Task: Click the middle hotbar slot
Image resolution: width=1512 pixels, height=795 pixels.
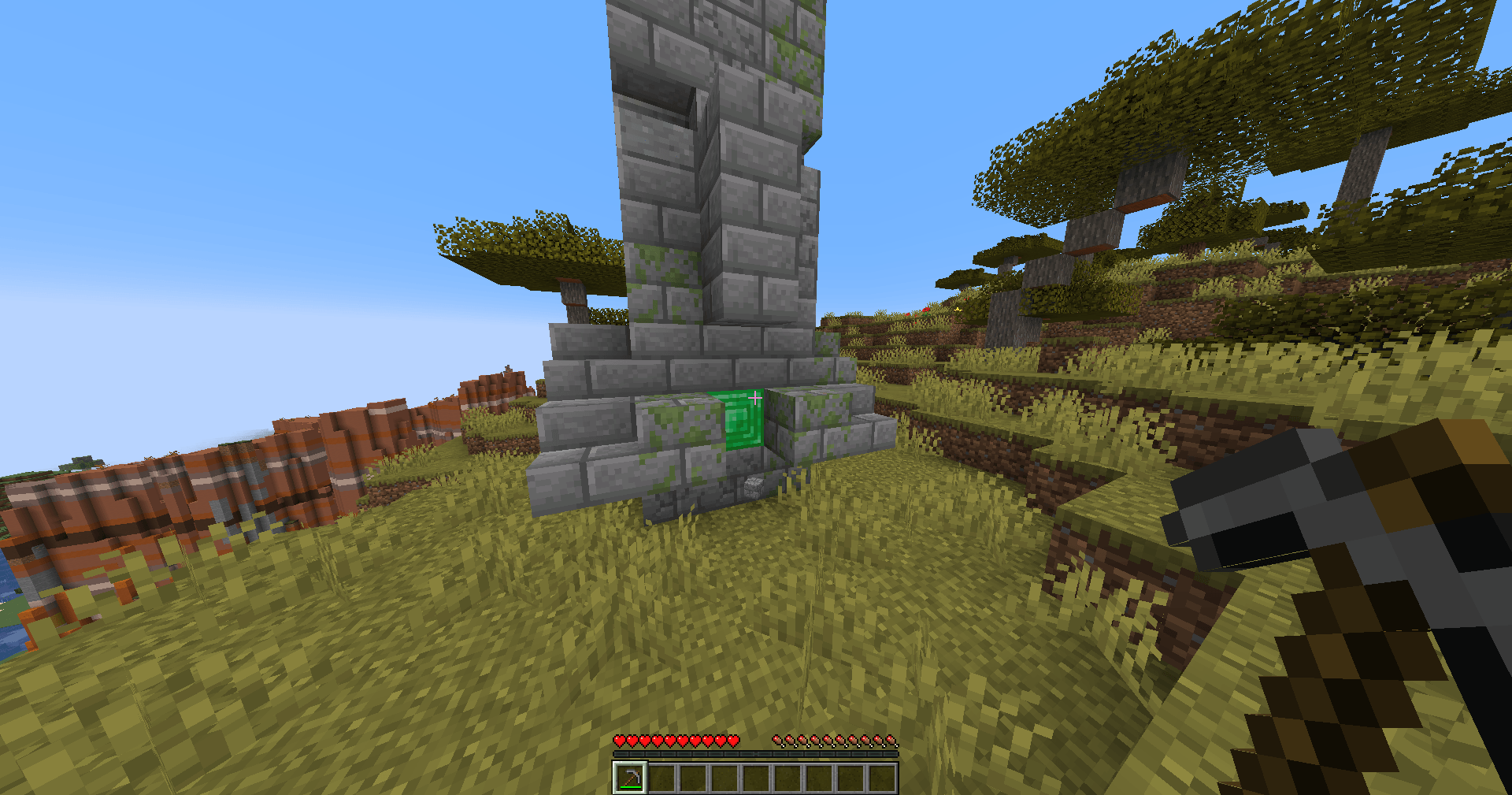Action: (x=756, y=779)
